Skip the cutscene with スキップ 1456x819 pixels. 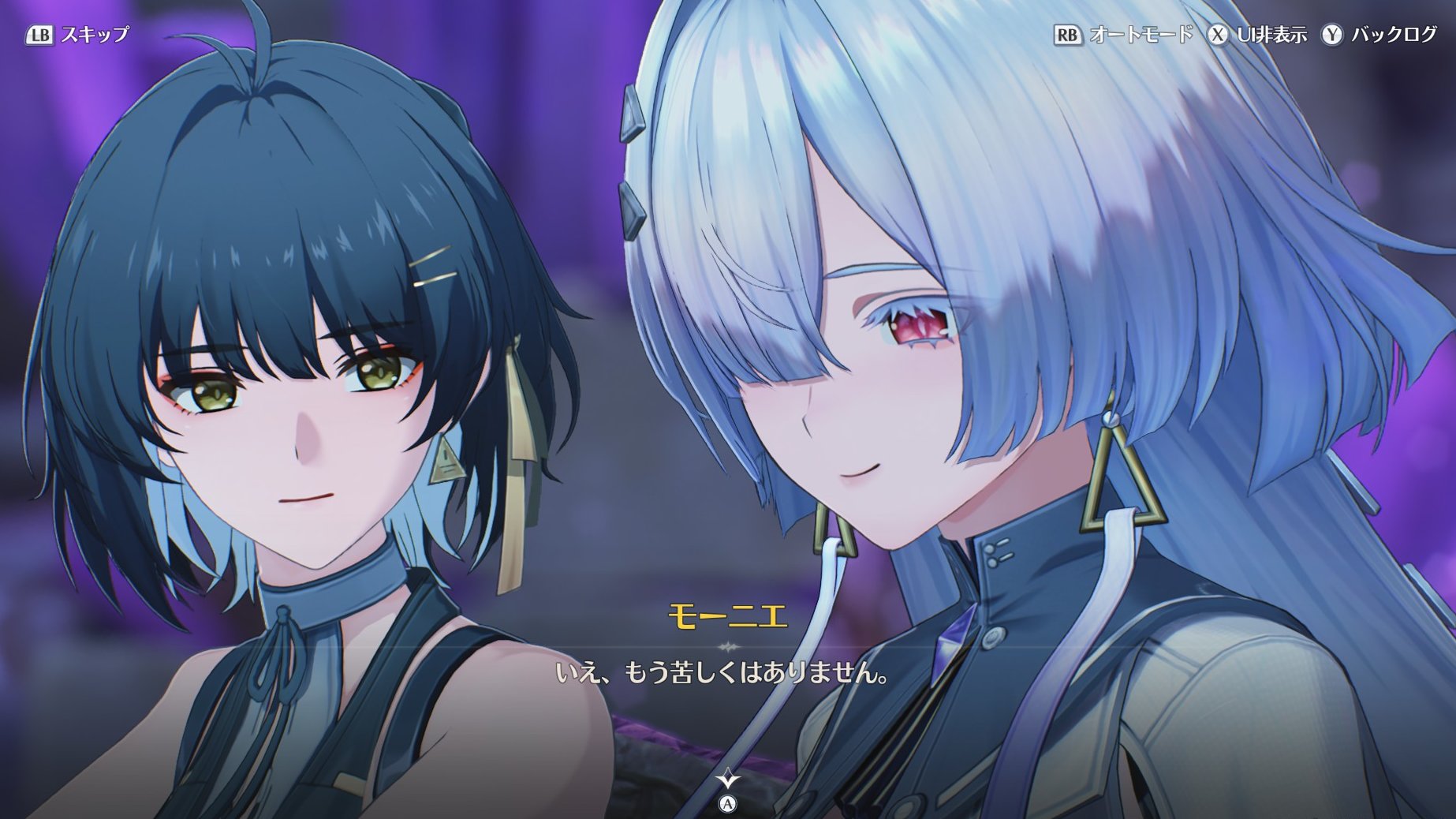coord(77,35)
